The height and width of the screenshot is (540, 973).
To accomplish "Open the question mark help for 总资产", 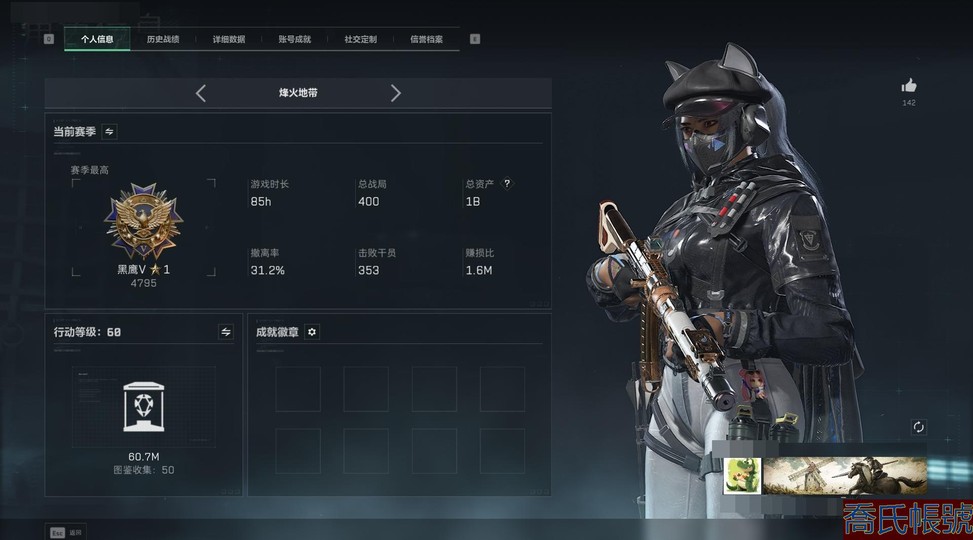I will (507, 184).
